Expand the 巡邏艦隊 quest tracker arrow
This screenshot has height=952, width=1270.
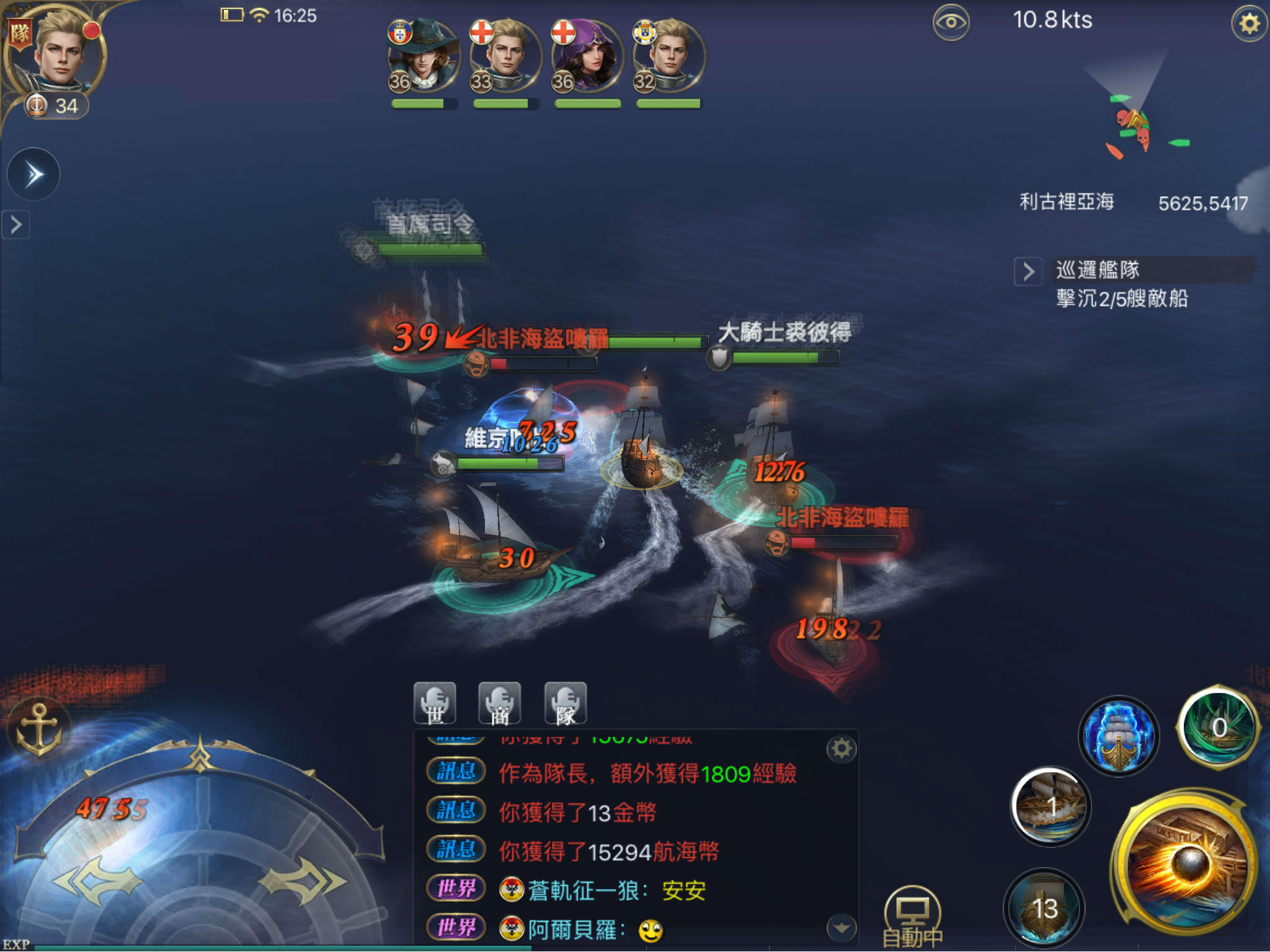tap(1028, 271)
